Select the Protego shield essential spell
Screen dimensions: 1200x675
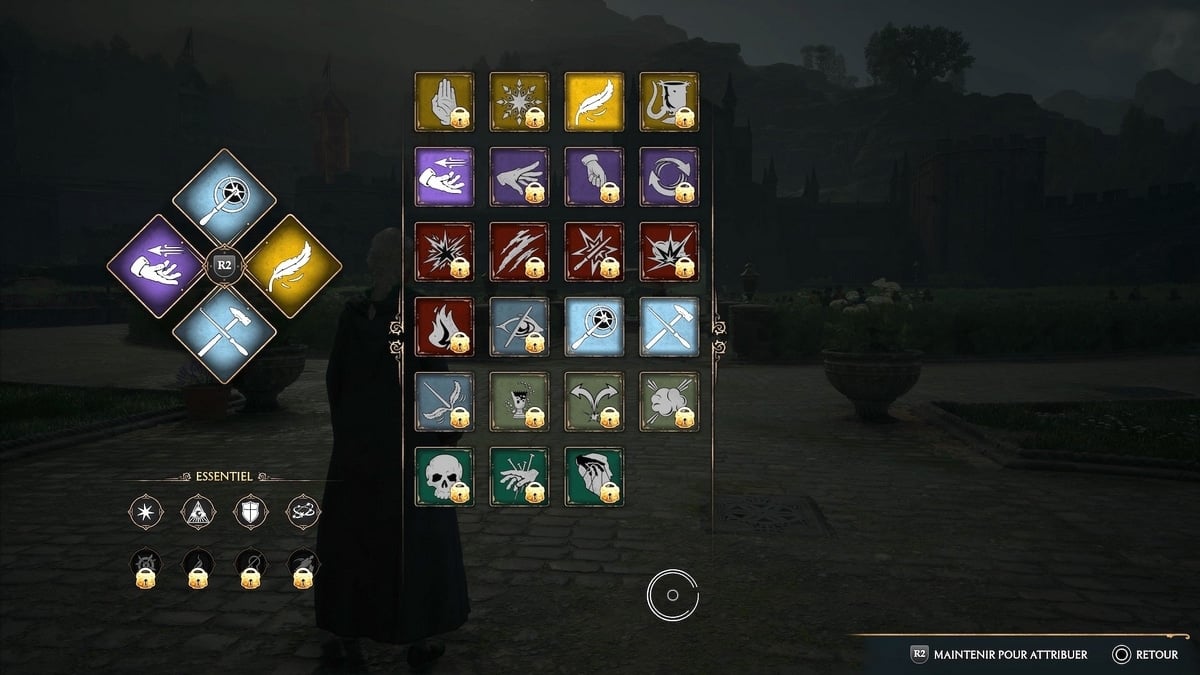click(x=250, y=512)
